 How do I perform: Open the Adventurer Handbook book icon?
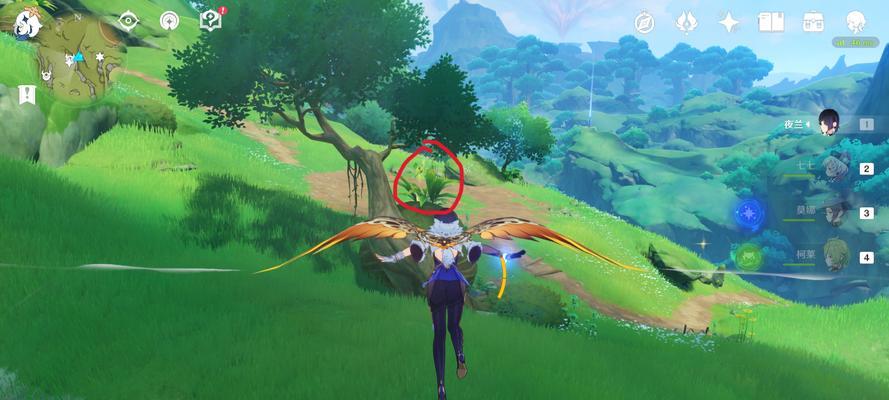pyautogui.click(x=771, y=22)
